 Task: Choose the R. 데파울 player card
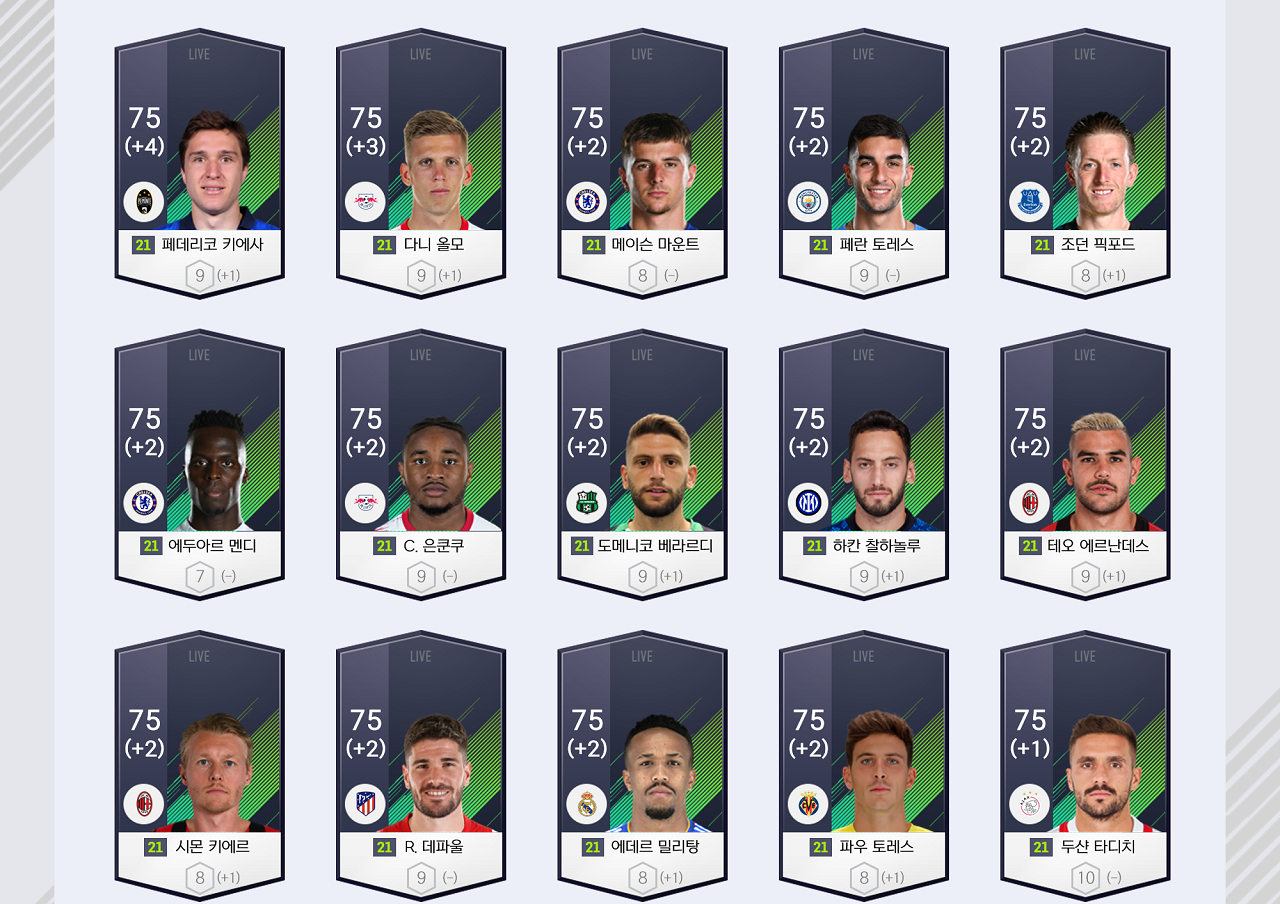click(421, 767)
